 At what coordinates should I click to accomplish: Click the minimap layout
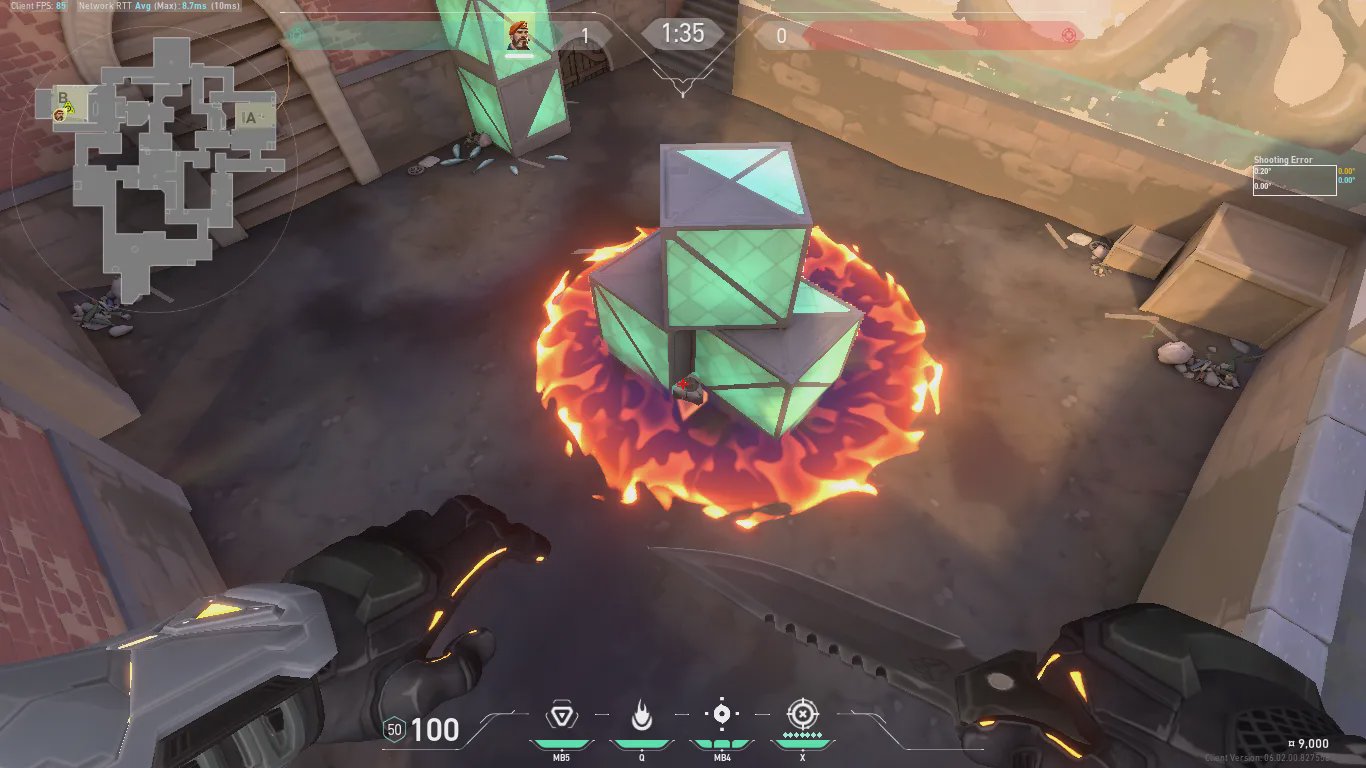click(160, 160)
